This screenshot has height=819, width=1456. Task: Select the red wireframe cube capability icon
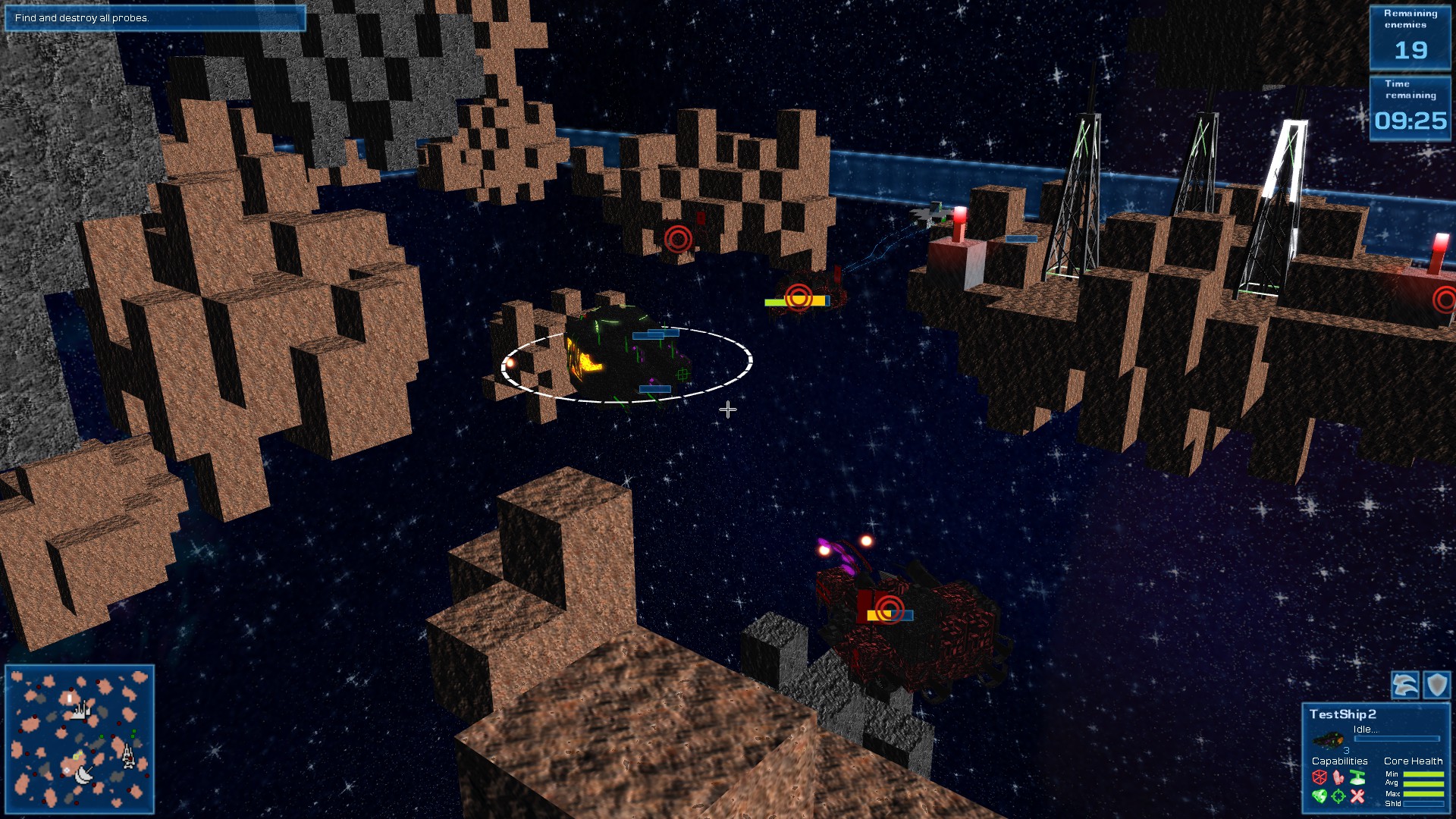1319,777
